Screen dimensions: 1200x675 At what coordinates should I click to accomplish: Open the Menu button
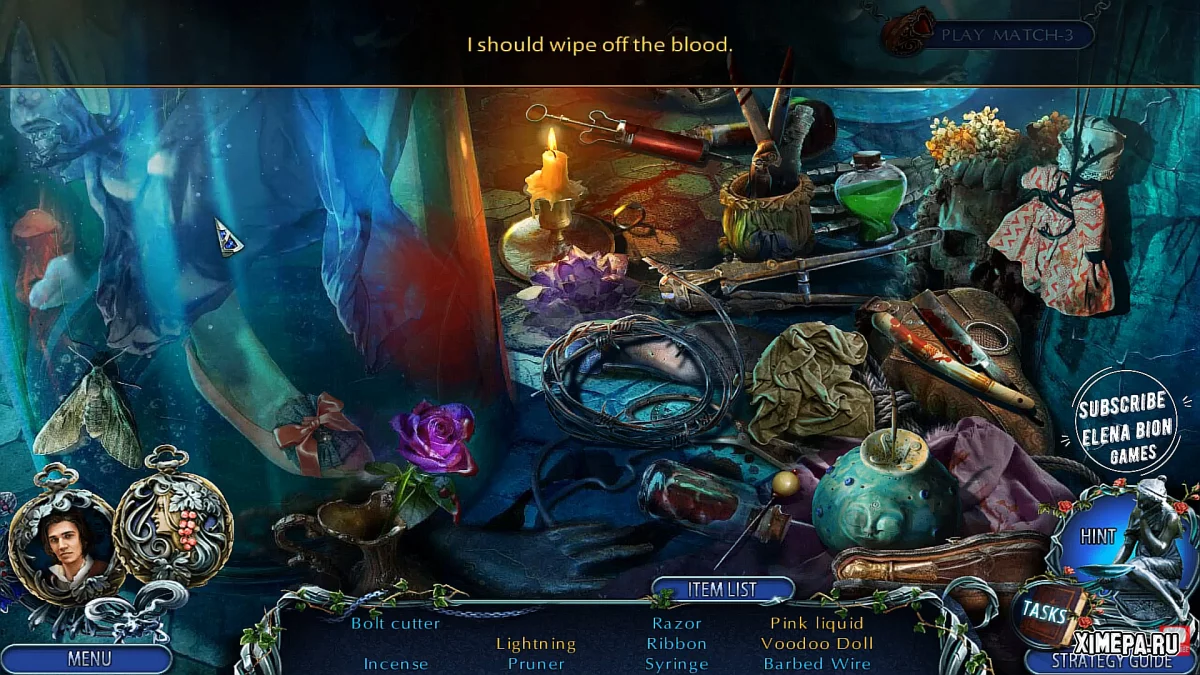click(88, 659)
